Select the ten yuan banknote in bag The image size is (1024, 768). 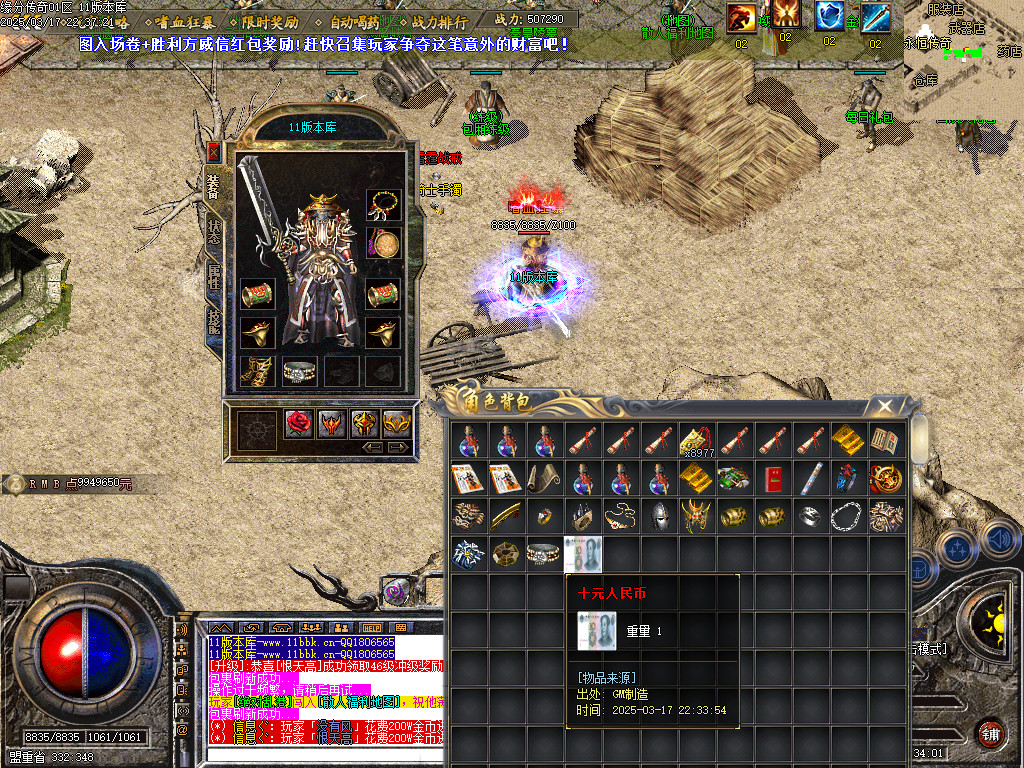582,554
